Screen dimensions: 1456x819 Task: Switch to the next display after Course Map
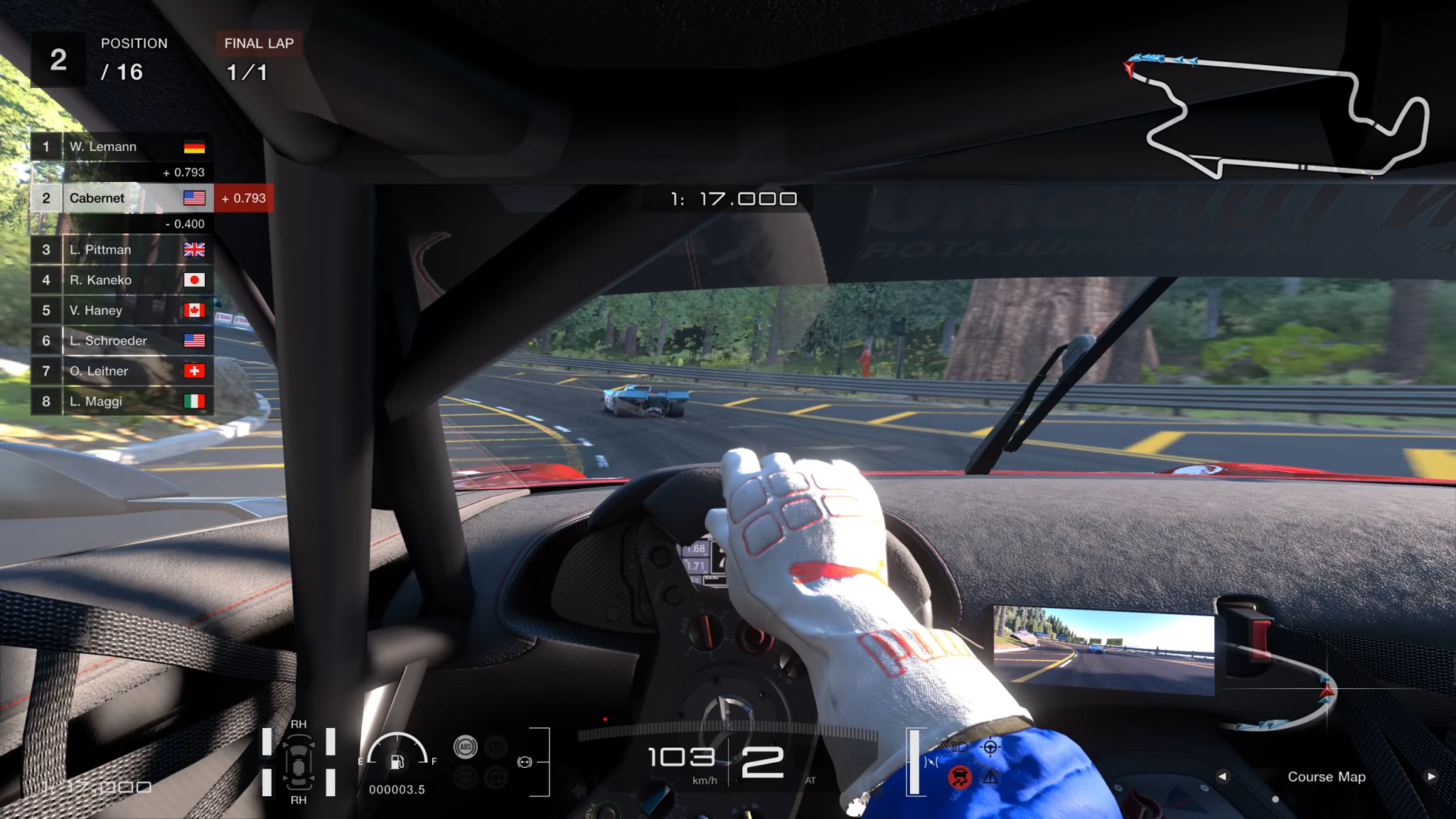(1431, 776)
